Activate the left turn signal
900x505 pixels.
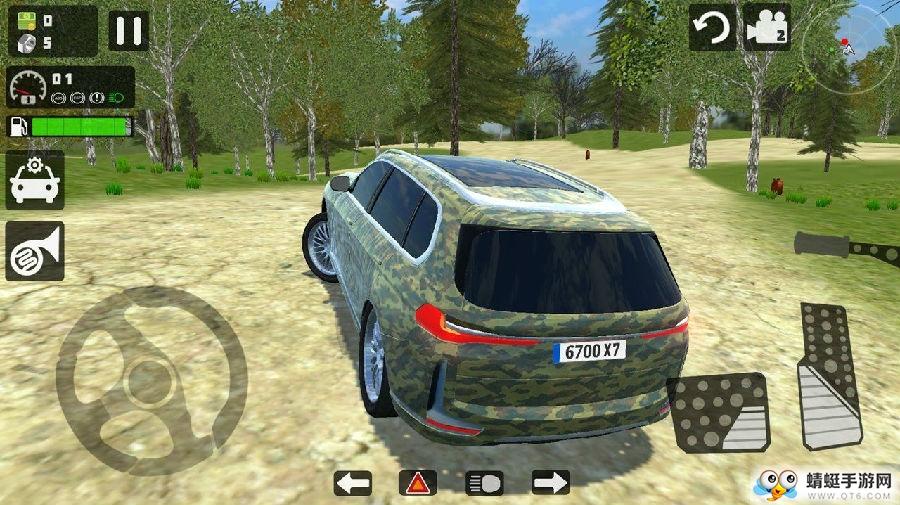[x=352, y=483]
